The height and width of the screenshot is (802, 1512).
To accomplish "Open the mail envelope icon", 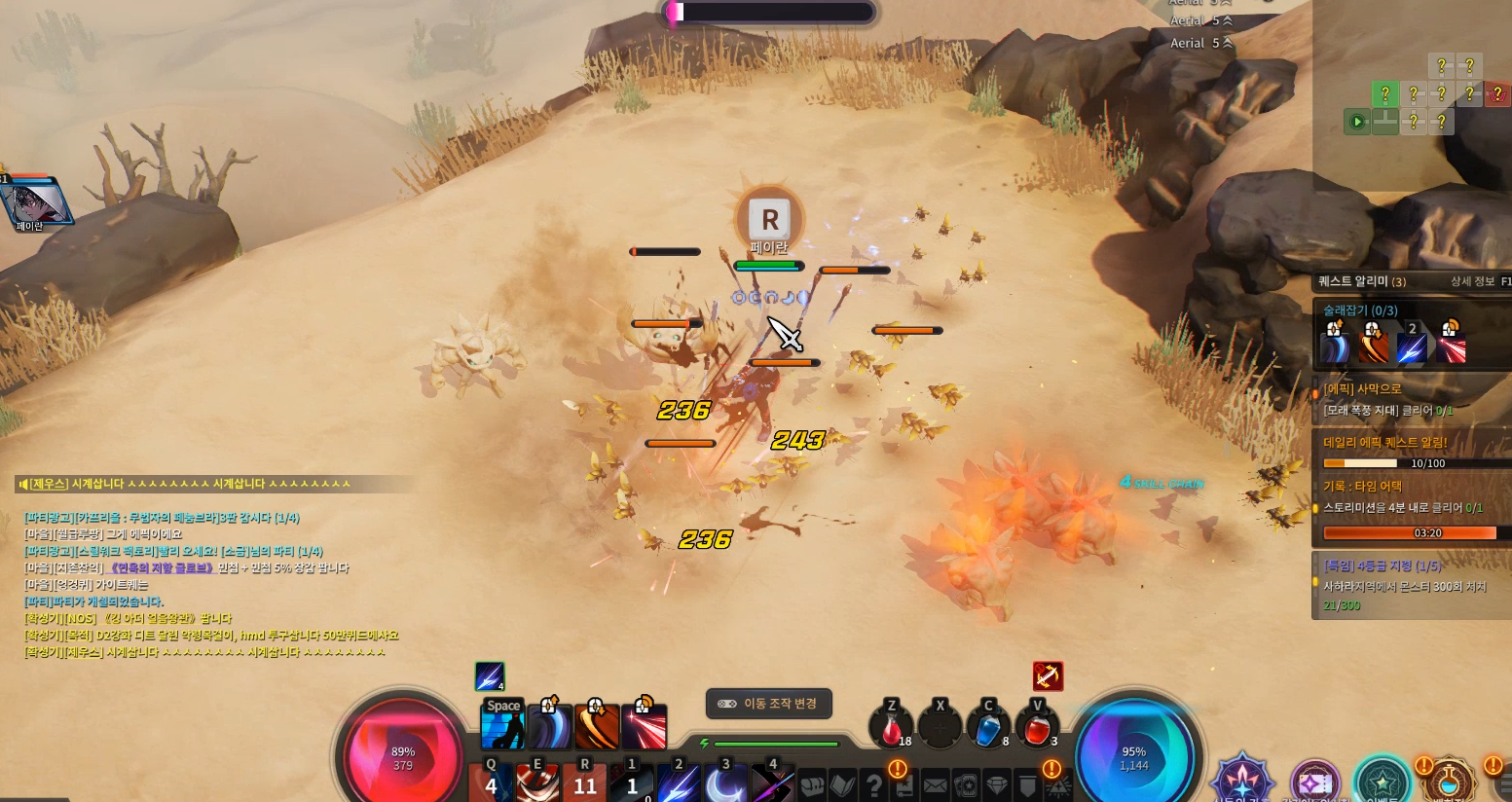I will tap(935, 784).
